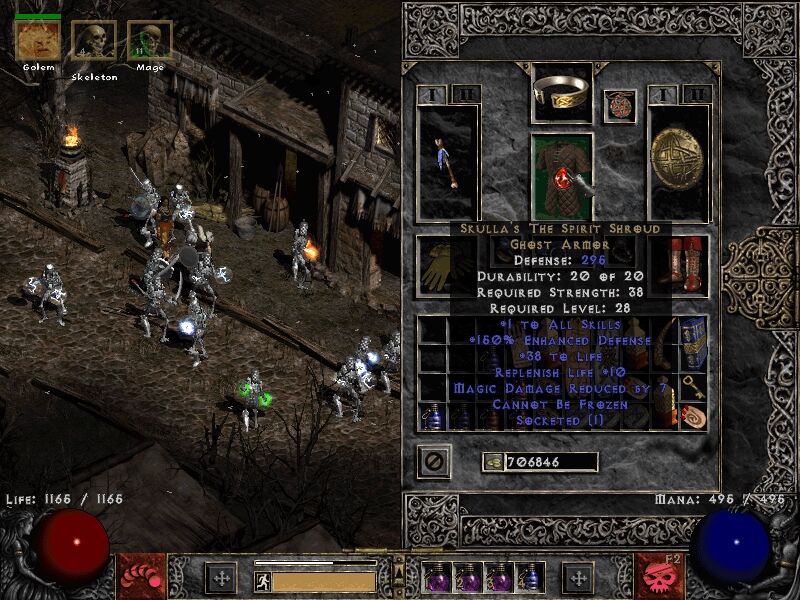Close the inventory panel

click(434, 462)
